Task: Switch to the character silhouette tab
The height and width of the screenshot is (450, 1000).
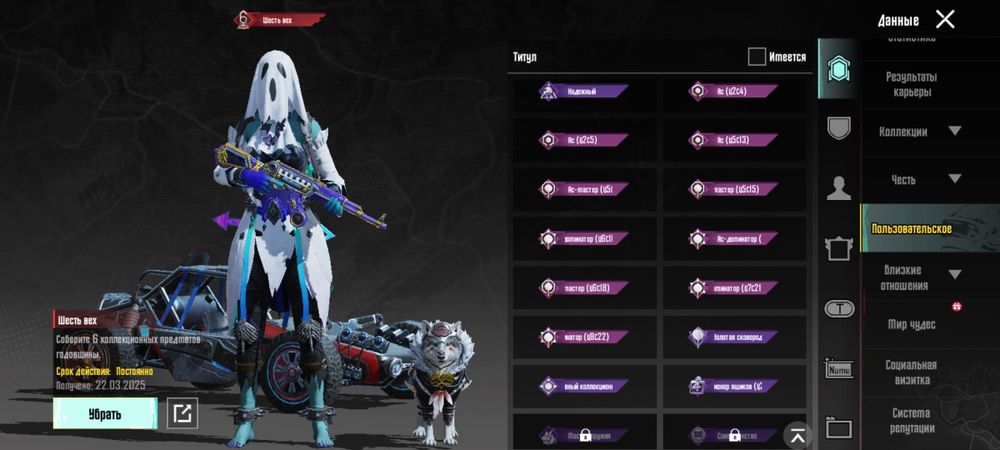Action: pyautogui.click(x=838, y=187)
